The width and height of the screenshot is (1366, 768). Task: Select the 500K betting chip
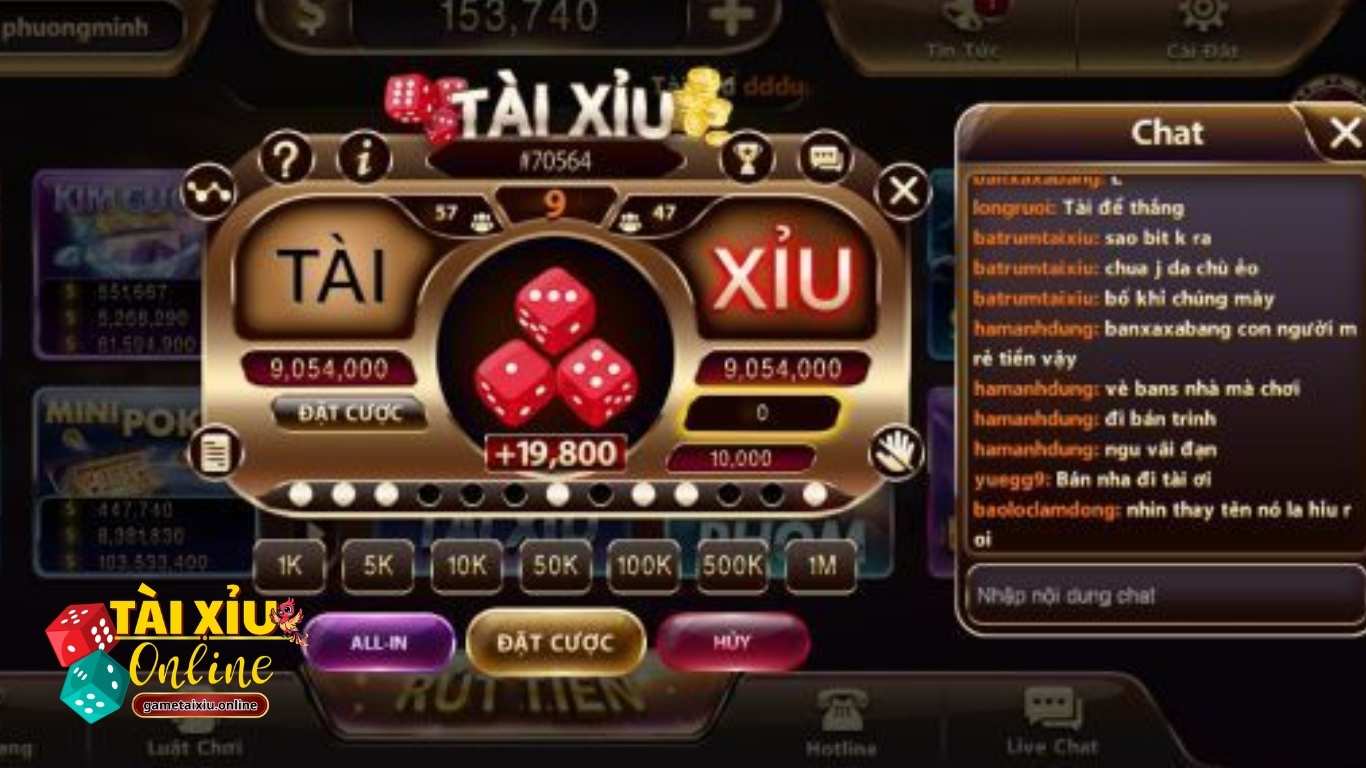[731, 566]
